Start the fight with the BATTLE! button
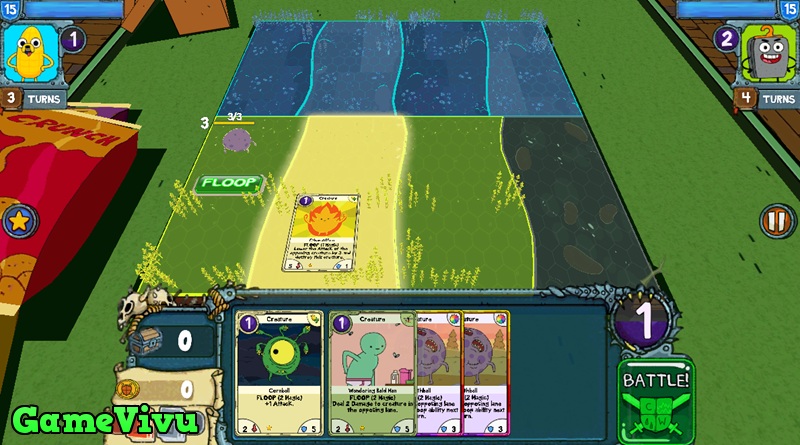 (x=656, y=399)
